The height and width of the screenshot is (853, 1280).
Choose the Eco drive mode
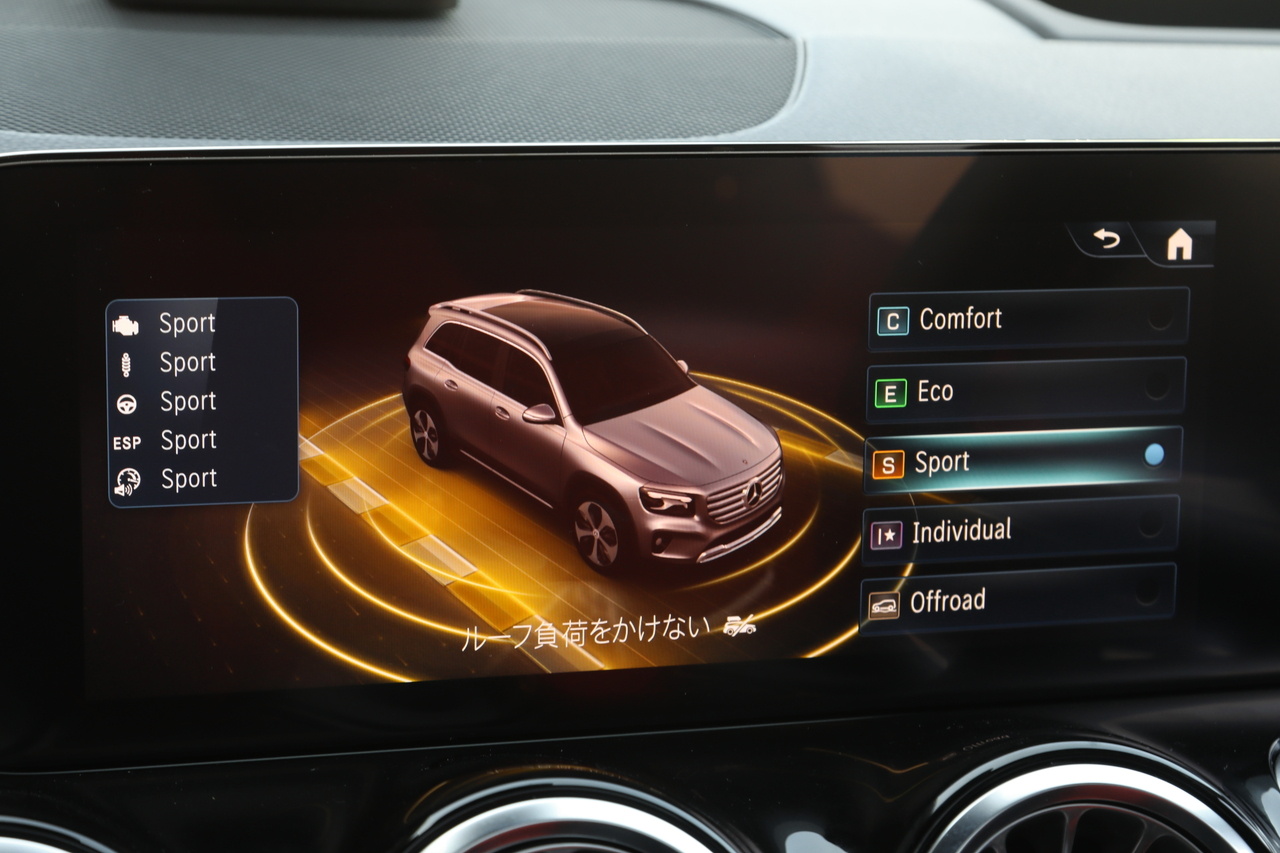click(x=1025, y=391)
